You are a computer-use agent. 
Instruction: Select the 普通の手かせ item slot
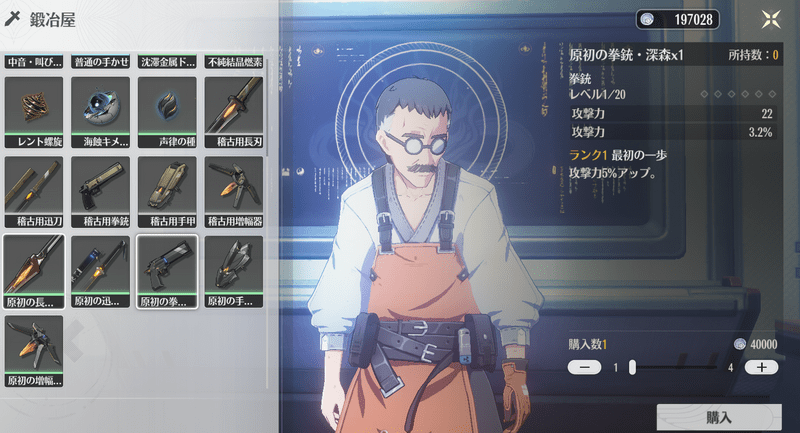[100, 60]
